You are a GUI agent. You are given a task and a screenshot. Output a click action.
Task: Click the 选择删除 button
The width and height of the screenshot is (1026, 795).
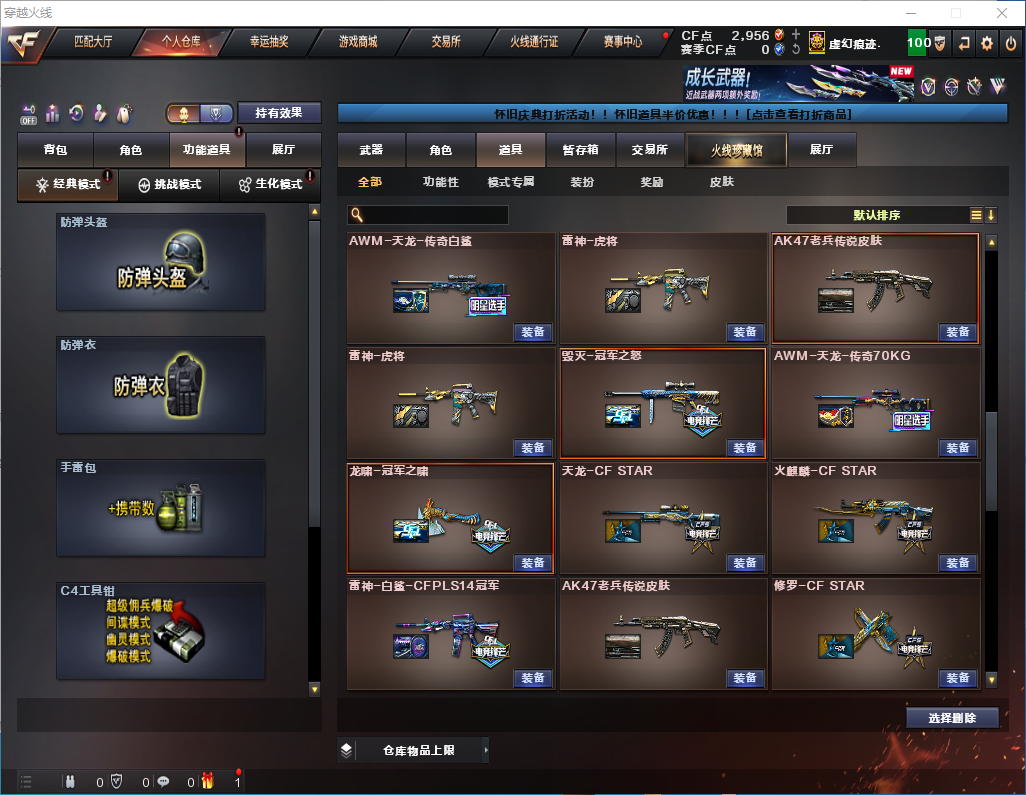click(x=952, y=718)
